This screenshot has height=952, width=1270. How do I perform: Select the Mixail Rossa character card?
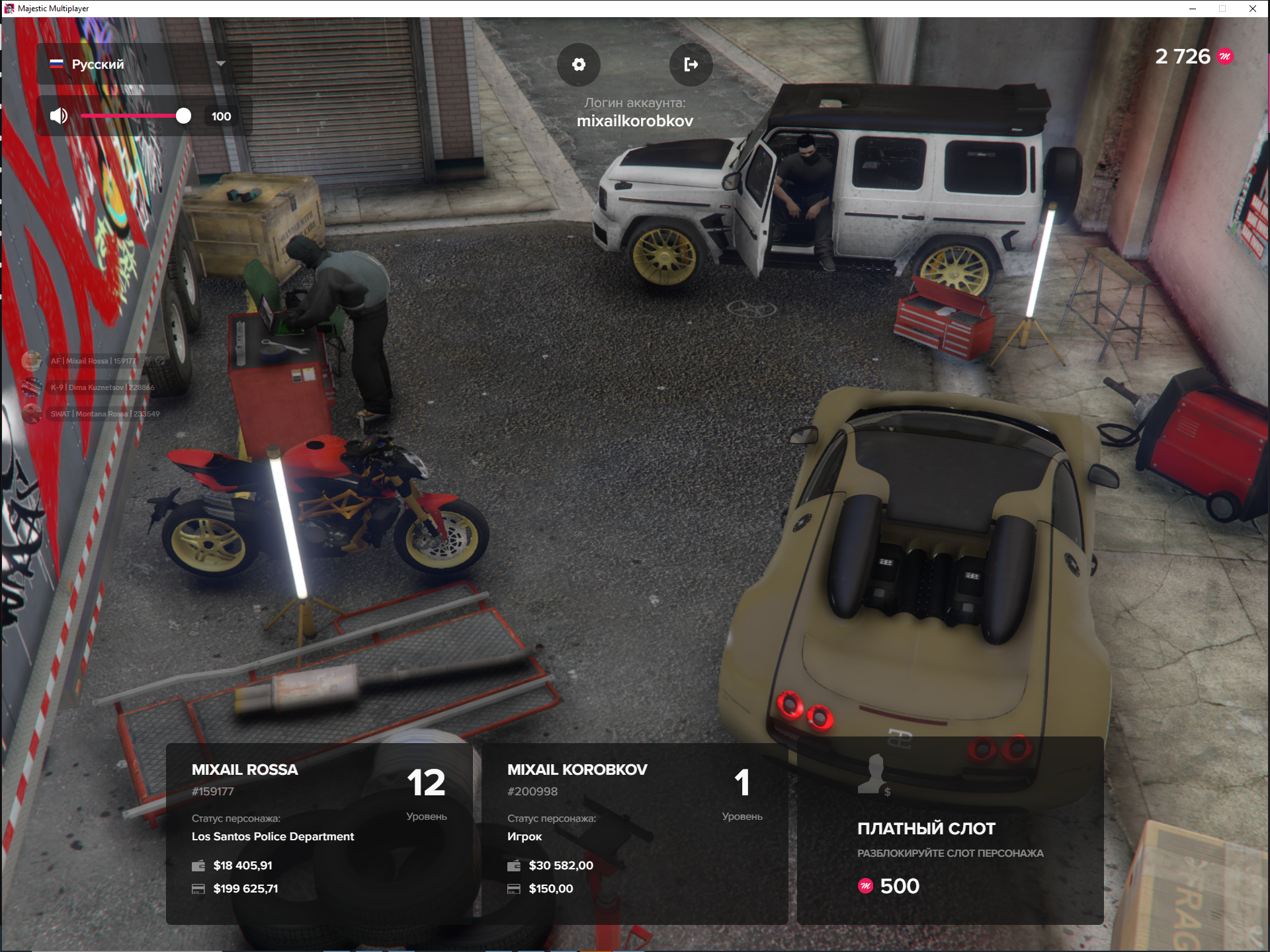[x=319, y=833]
